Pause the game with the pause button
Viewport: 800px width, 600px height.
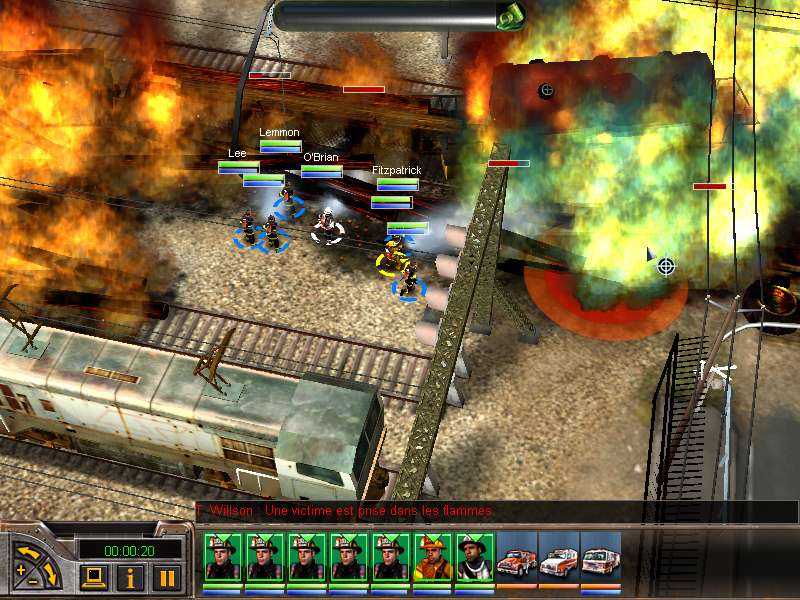click(x=165, y=577)
